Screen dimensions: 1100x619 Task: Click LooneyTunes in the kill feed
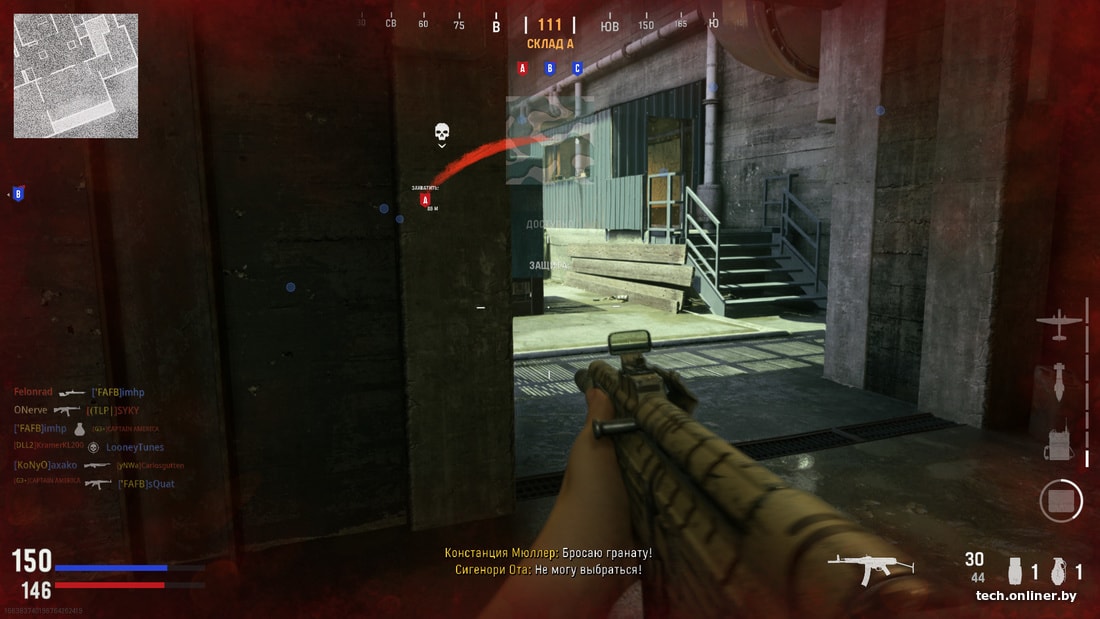click(135, 447)
